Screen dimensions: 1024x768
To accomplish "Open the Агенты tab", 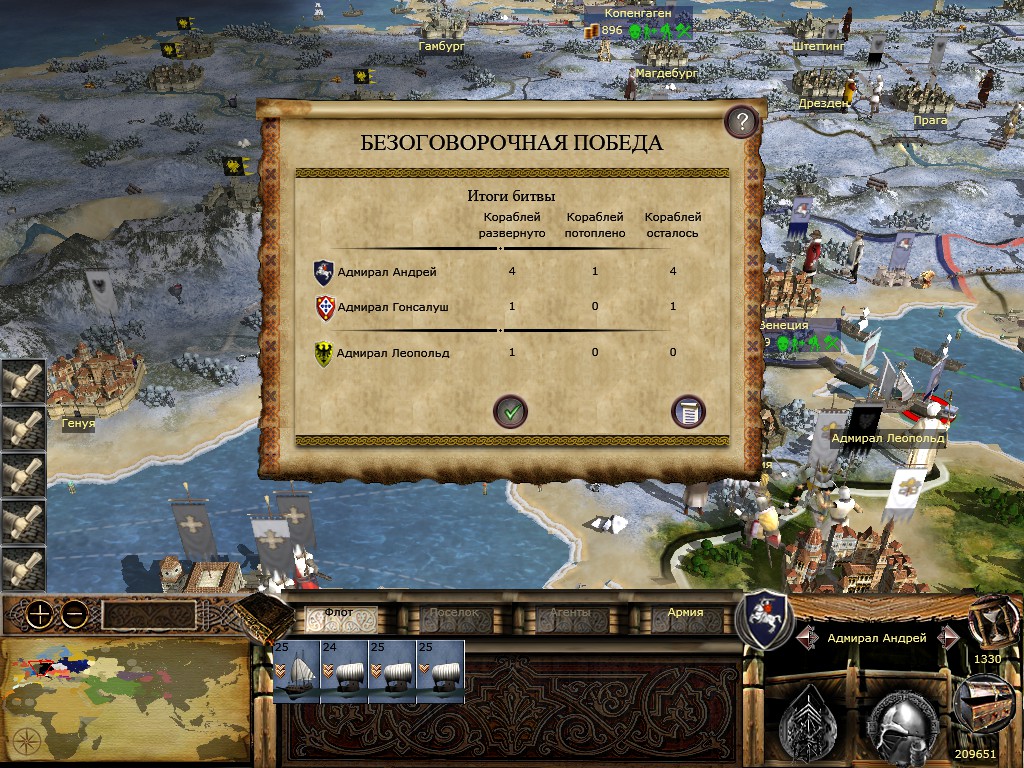I will point(570,614).
